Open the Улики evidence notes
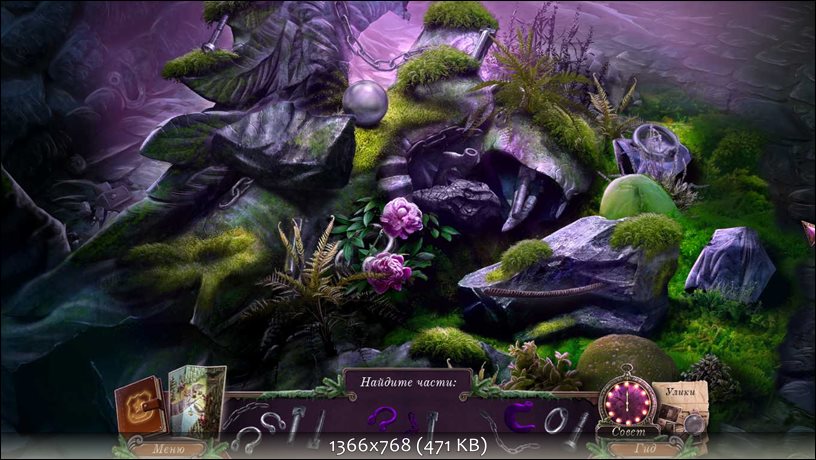 684,404
